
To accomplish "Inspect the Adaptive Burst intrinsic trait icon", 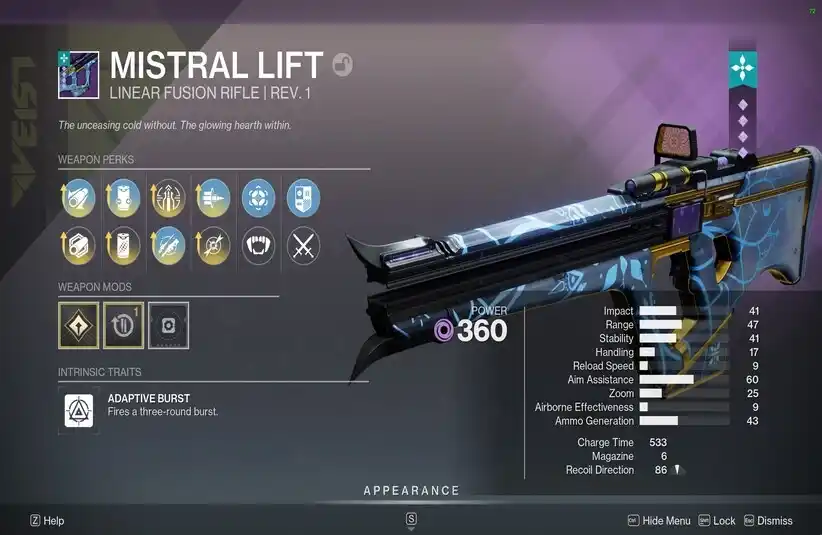I will tap(79, 410).
